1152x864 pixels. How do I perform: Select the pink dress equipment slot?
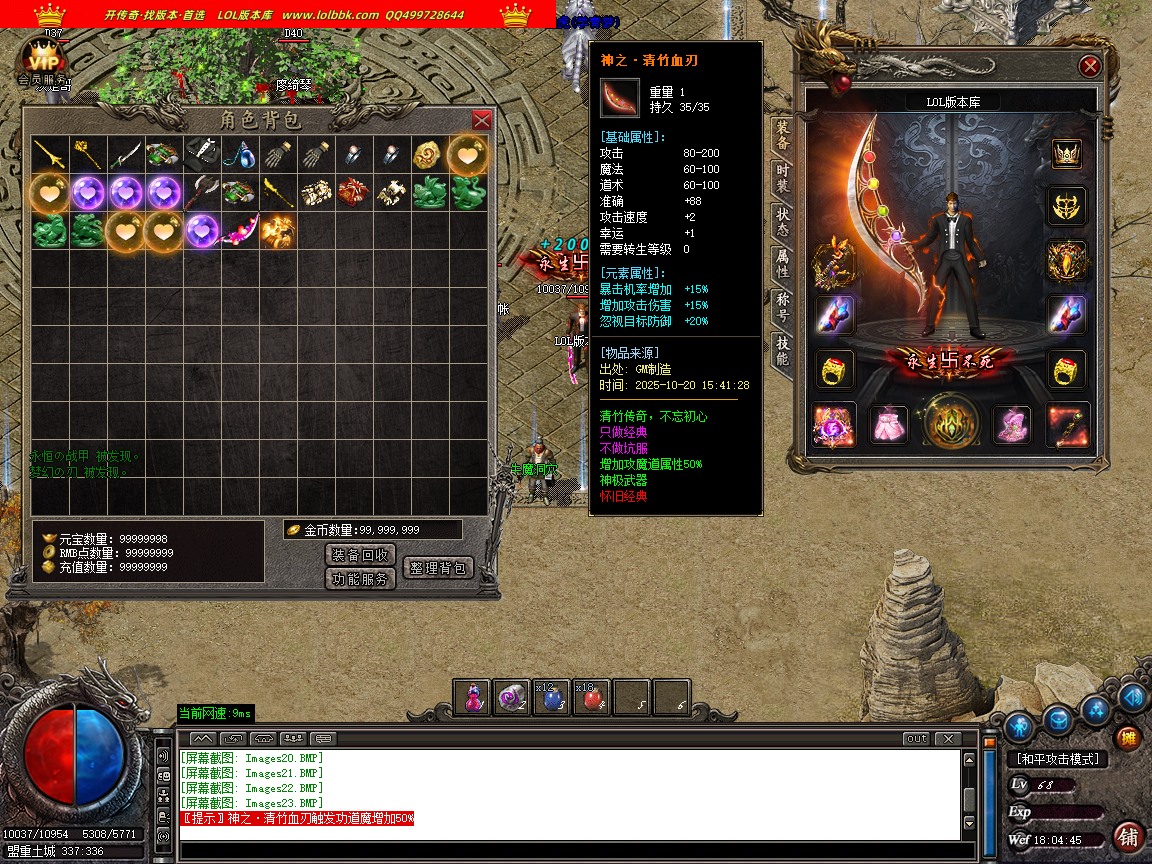[888, 425]
